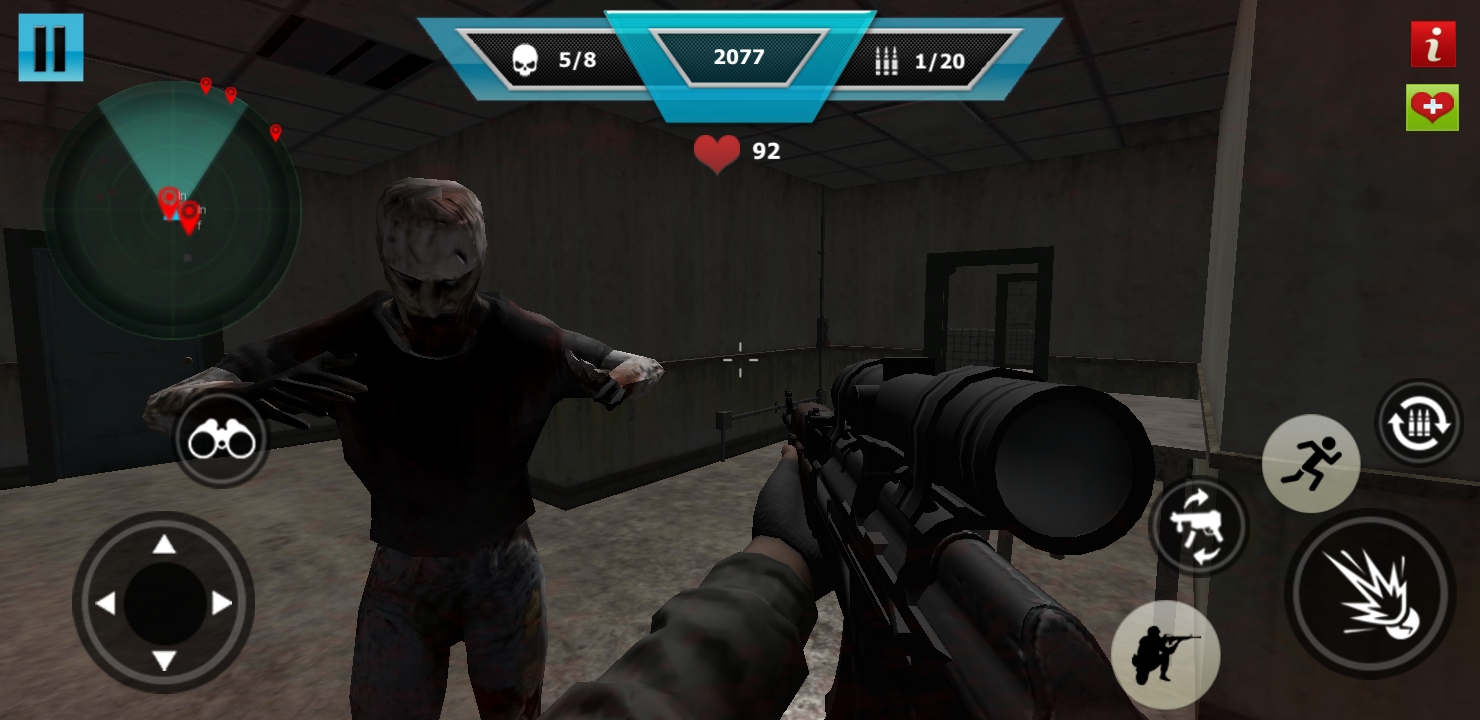Use the green health pack button
1480x720 pixels.
pyautogui.click(x=1432, y=107)
